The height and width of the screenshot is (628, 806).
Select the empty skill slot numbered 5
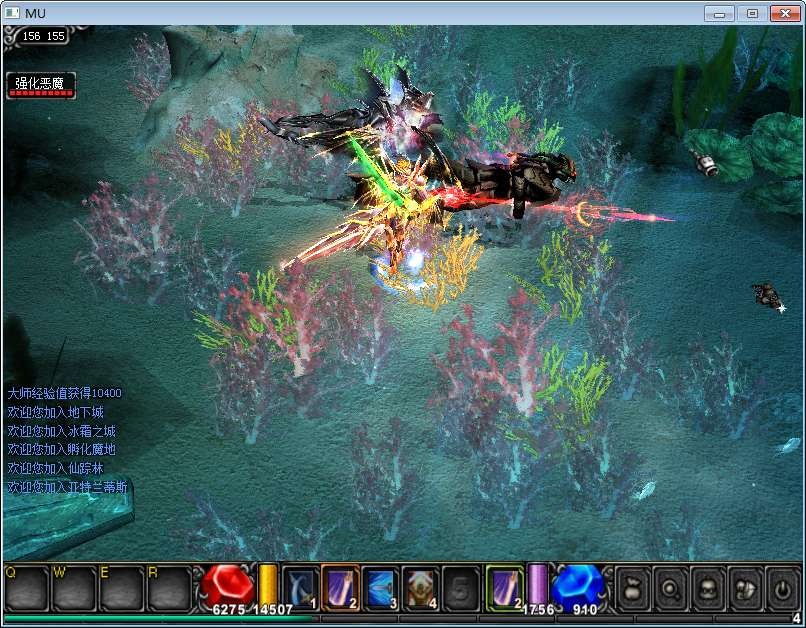[460, 587]
